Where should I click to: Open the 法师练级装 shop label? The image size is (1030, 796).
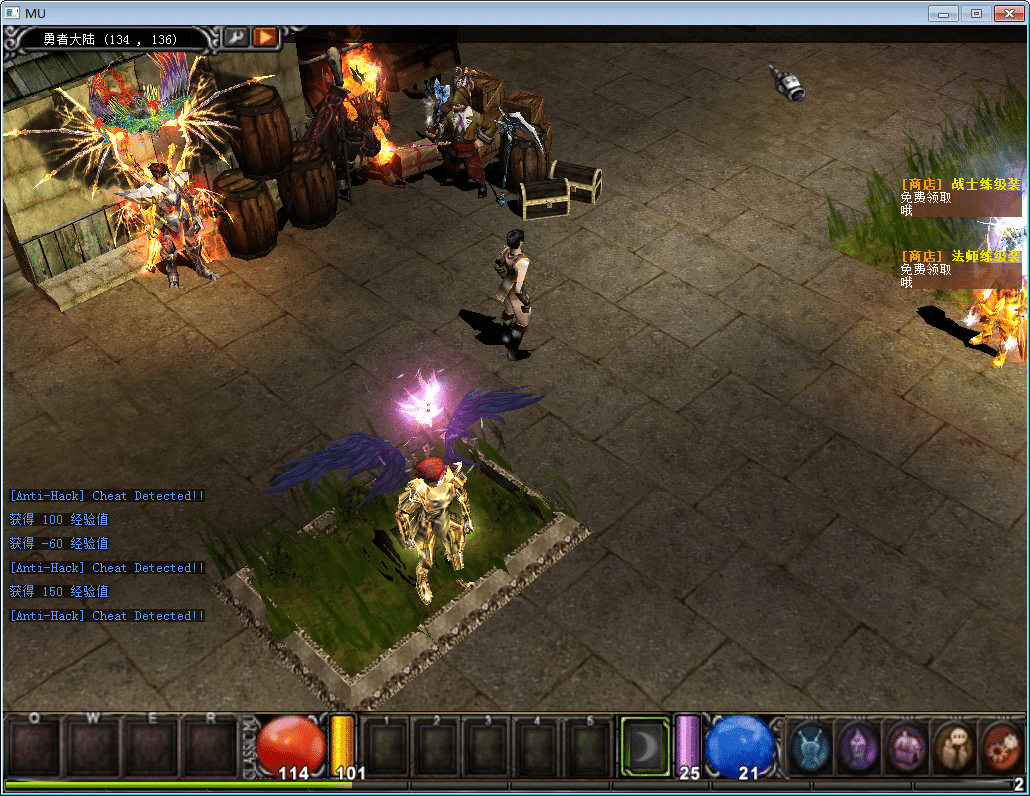pos(960,256)
